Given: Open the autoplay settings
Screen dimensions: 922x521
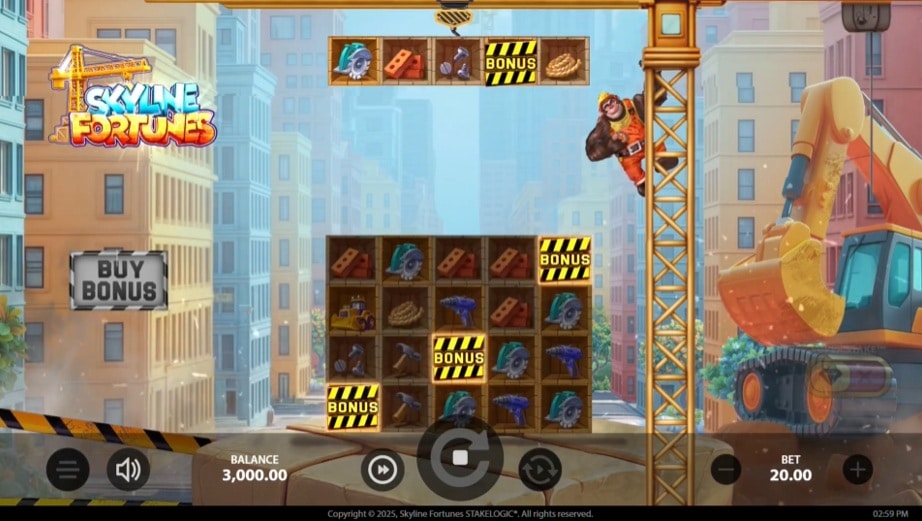Looking at the screenshot, I should coord(539,469).
